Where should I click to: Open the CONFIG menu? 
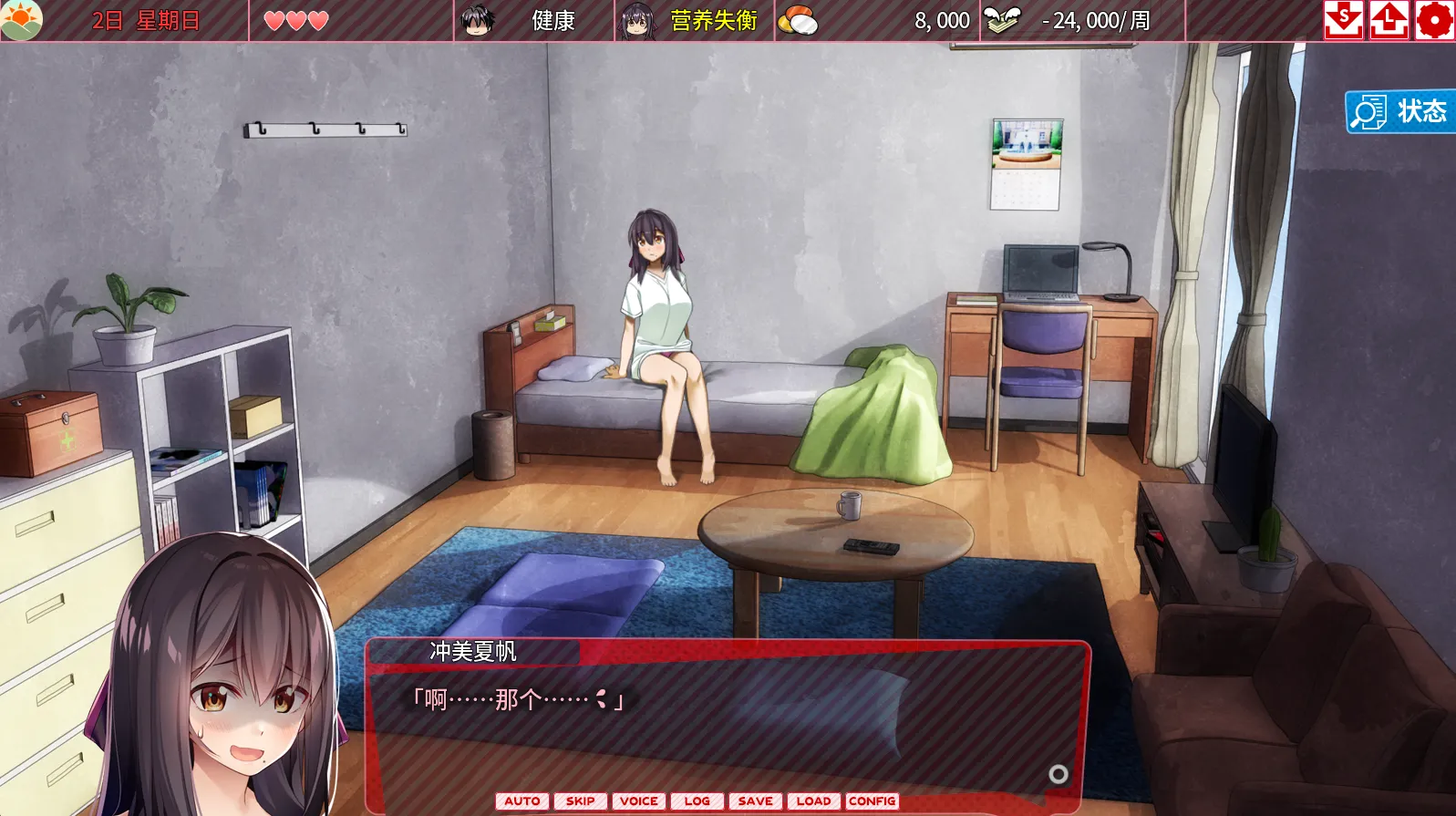[872, 801]
